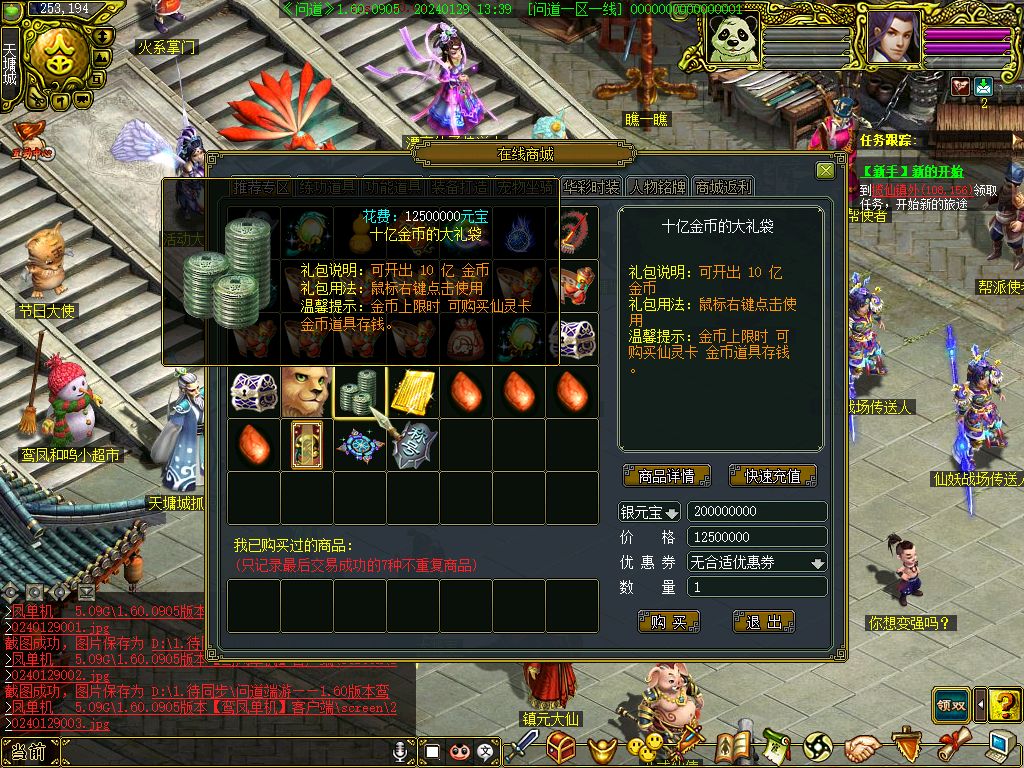The image size is (1024, 768).
Task: Click the handshake icon in bottom bar
Action: pyautogui.click(x=861, y=746)
